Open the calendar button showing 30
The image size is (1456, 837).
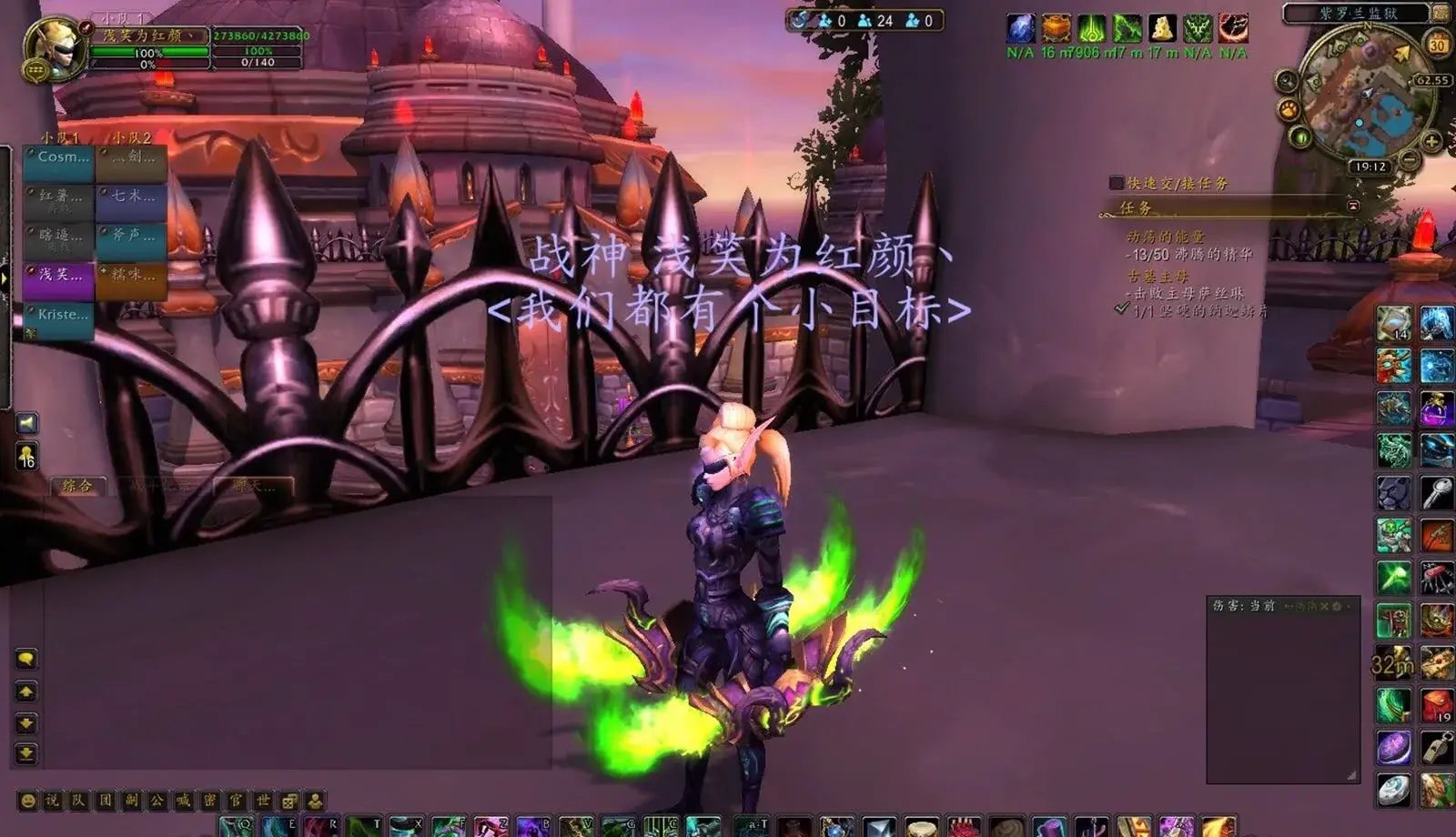pos(1438,44)
